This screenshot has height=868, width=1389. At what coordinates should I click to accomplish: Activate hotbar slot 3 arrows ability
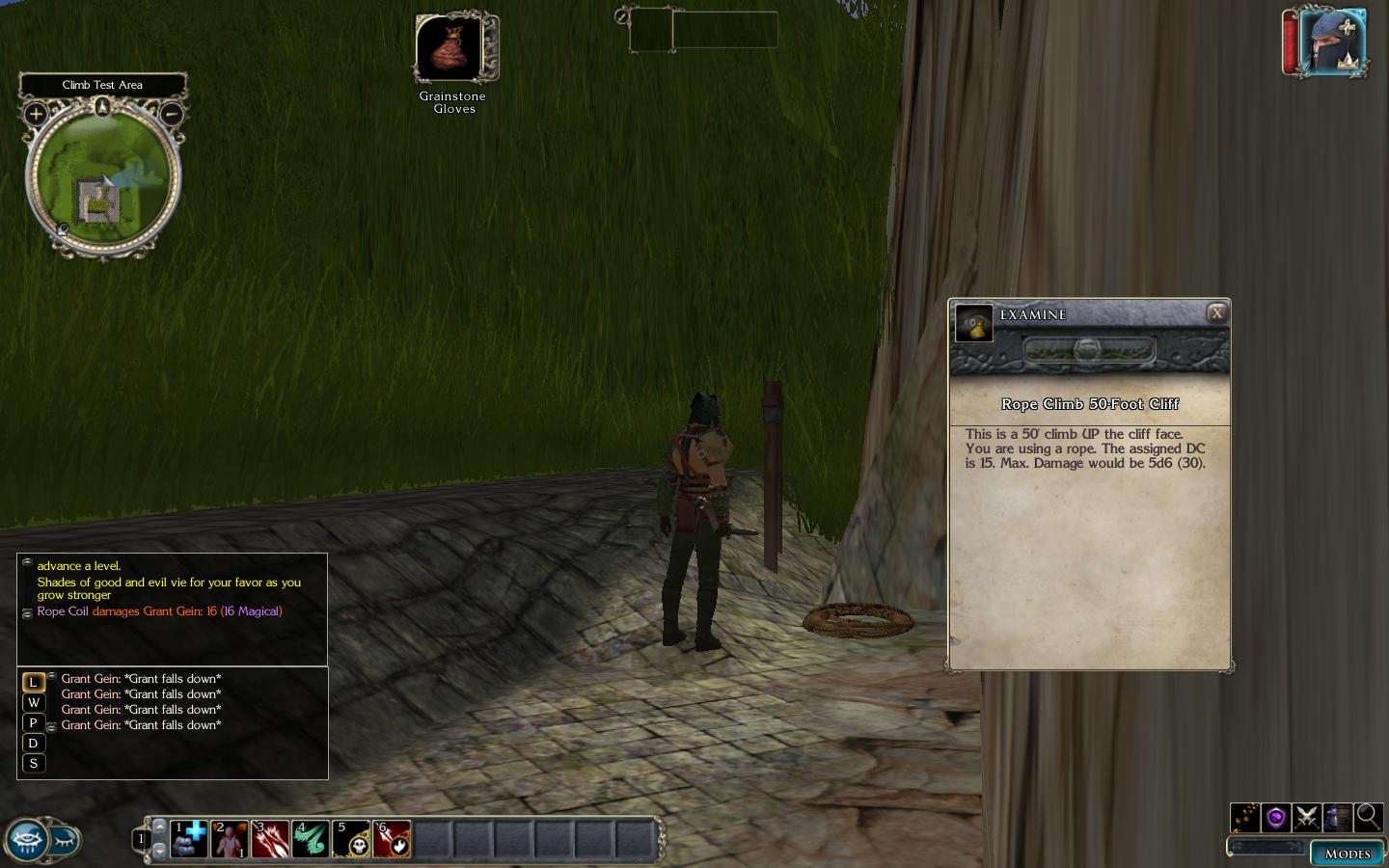coord(270,839)
